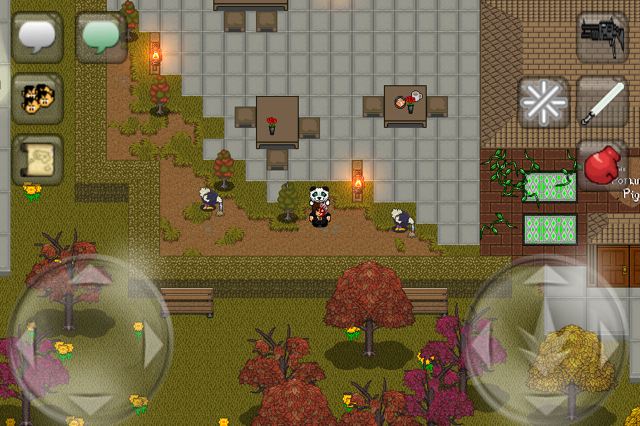Select the machine gun weapon
Screen dimensions: 640x426
pyautogui.click(x=603, y=37)
